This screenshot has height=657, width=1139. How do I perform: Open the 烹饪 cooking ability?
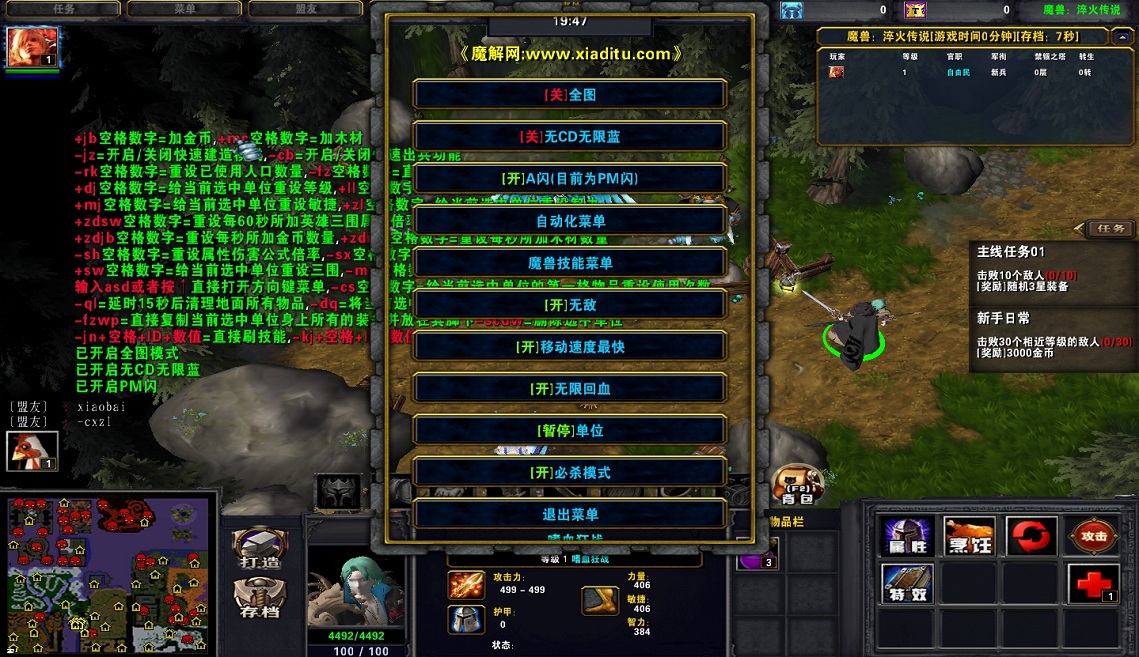click(969, 537)
